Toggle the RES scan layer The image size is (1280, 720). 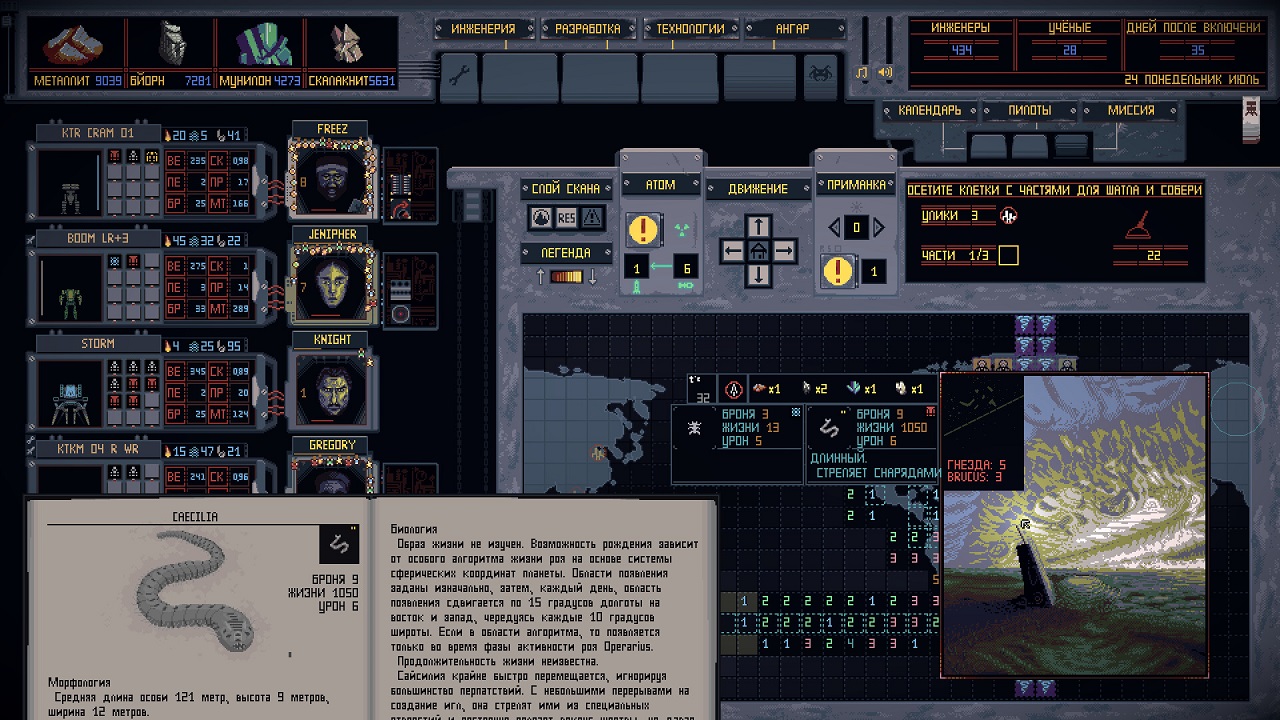566,218
